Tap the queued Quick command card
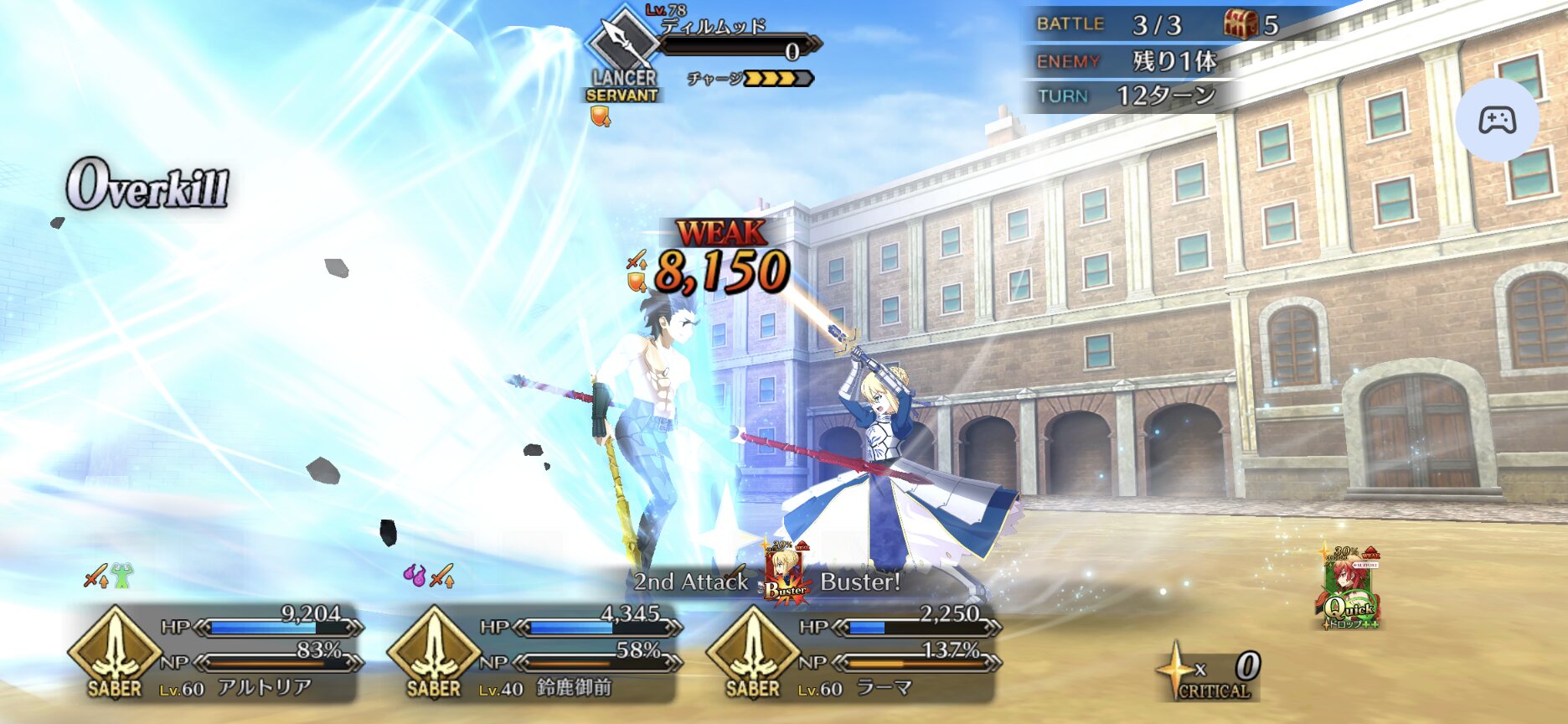1568x724 pixels. pos(1350,589)
